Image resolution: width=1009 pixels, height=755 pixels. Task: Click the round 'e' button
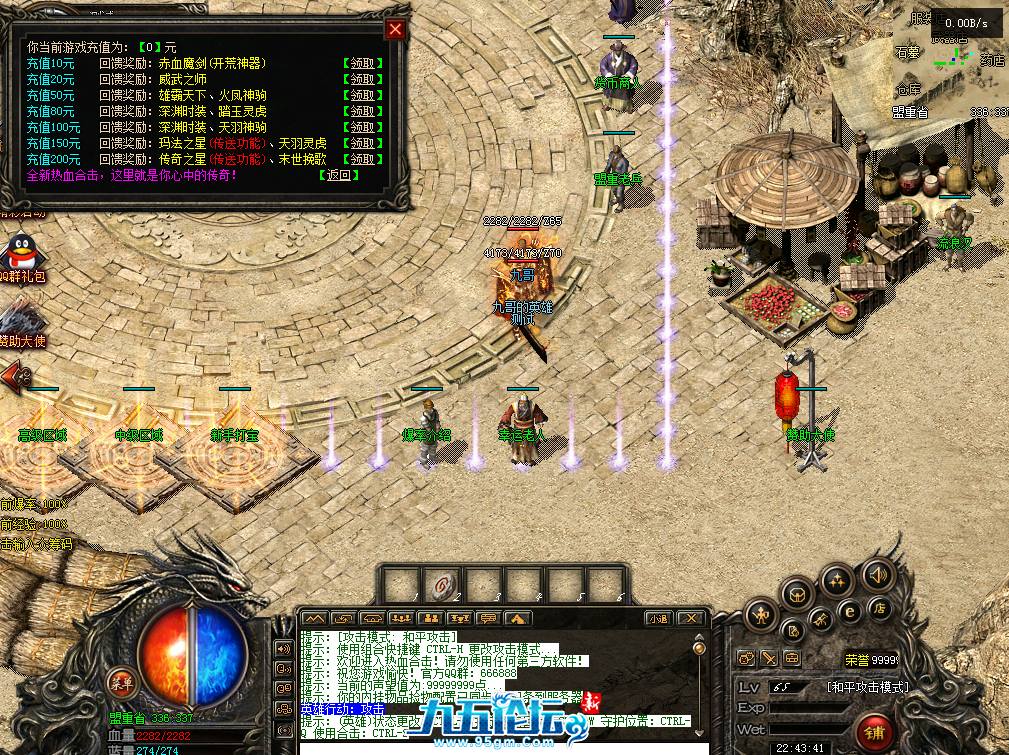pyautogui.click(x=850, y=610)
